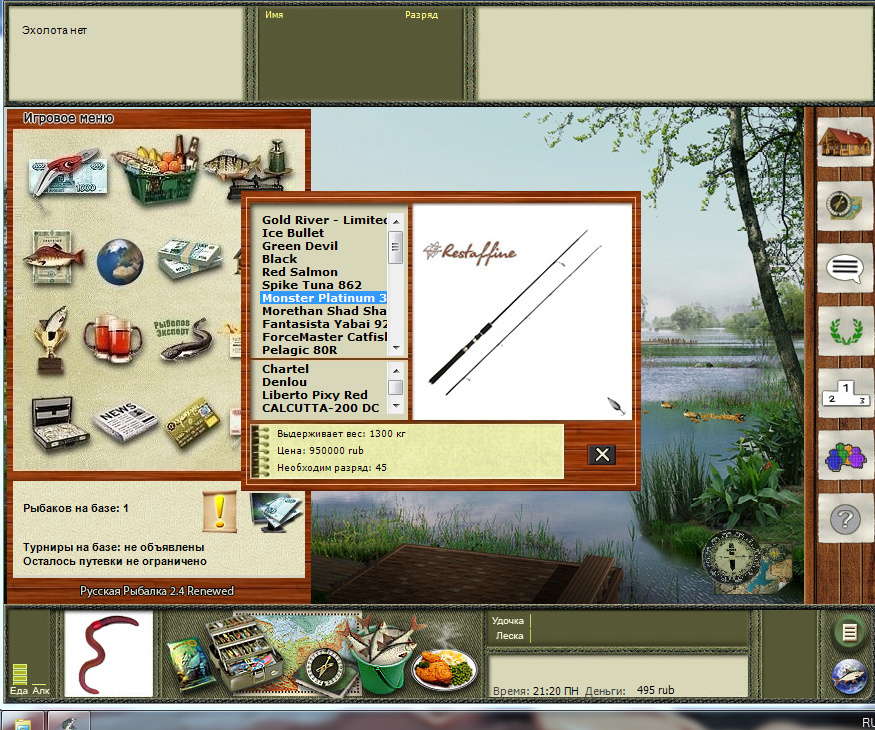This screenshot has height=730, width=875.
Task: Select the CALCUTTA-200 DC reel
Action: 320,408
